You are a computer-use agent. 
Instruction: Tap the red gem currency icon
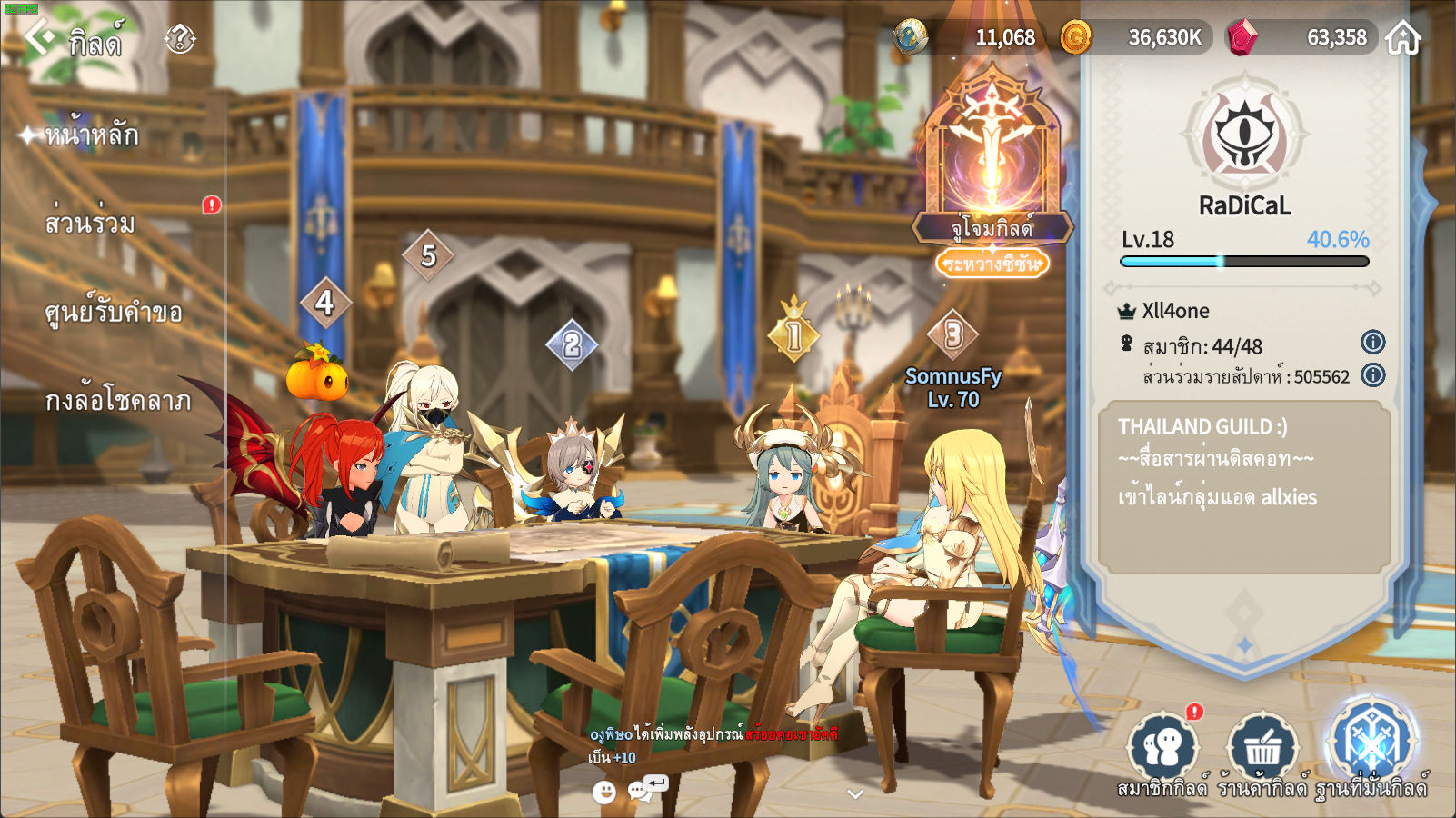coord(1242,37)
